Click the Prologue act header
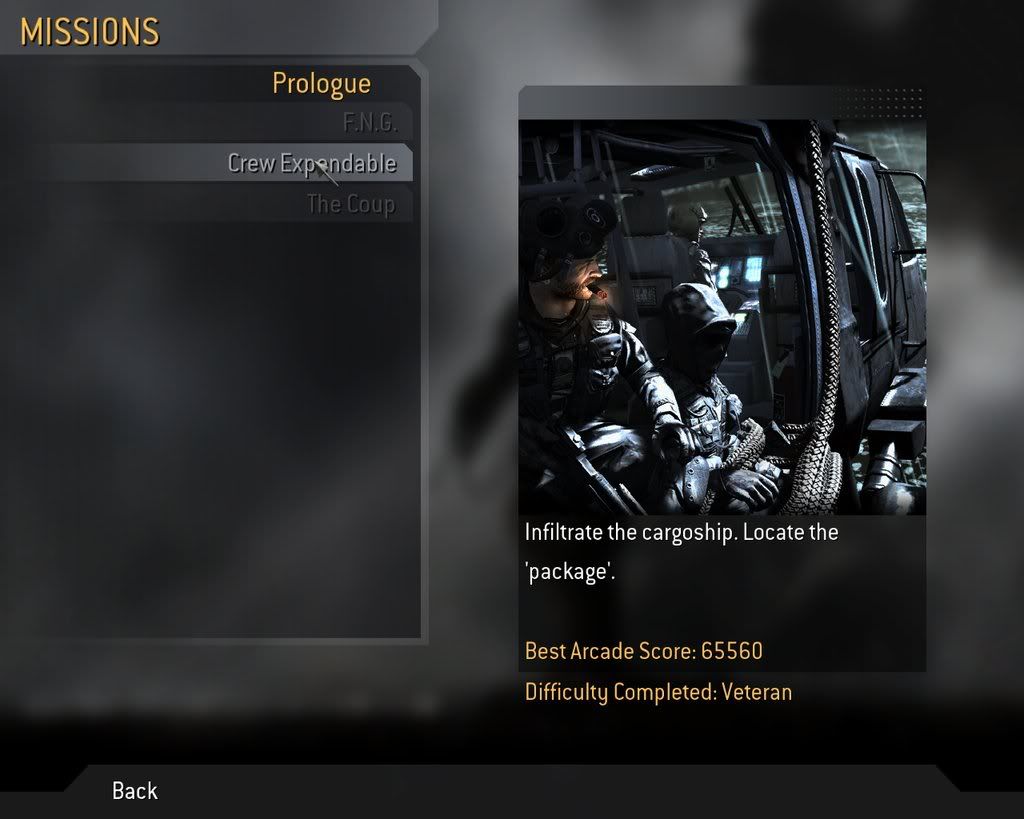This screenshot has width=1024, height=819. point(321,84)
